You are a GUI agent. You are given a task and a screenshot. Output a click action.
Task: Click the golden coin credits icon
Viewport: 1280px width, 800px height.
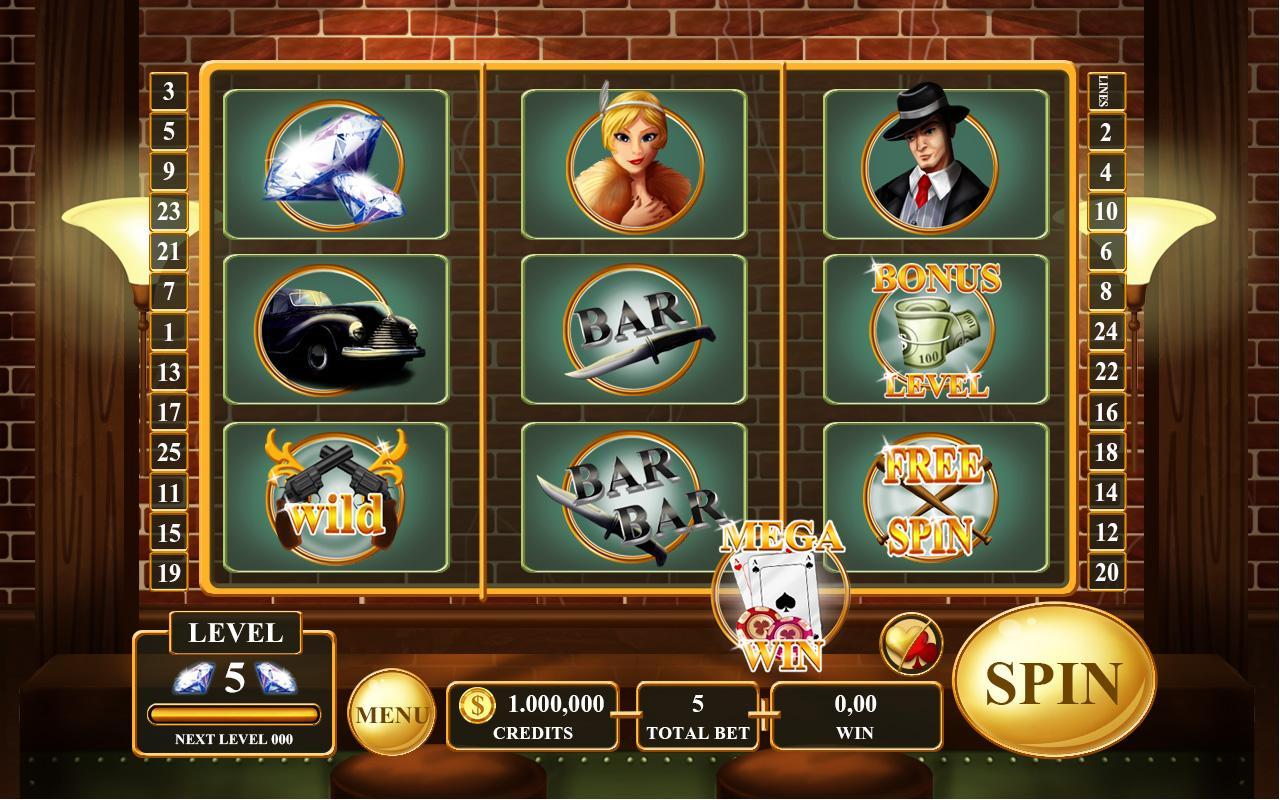478,704
